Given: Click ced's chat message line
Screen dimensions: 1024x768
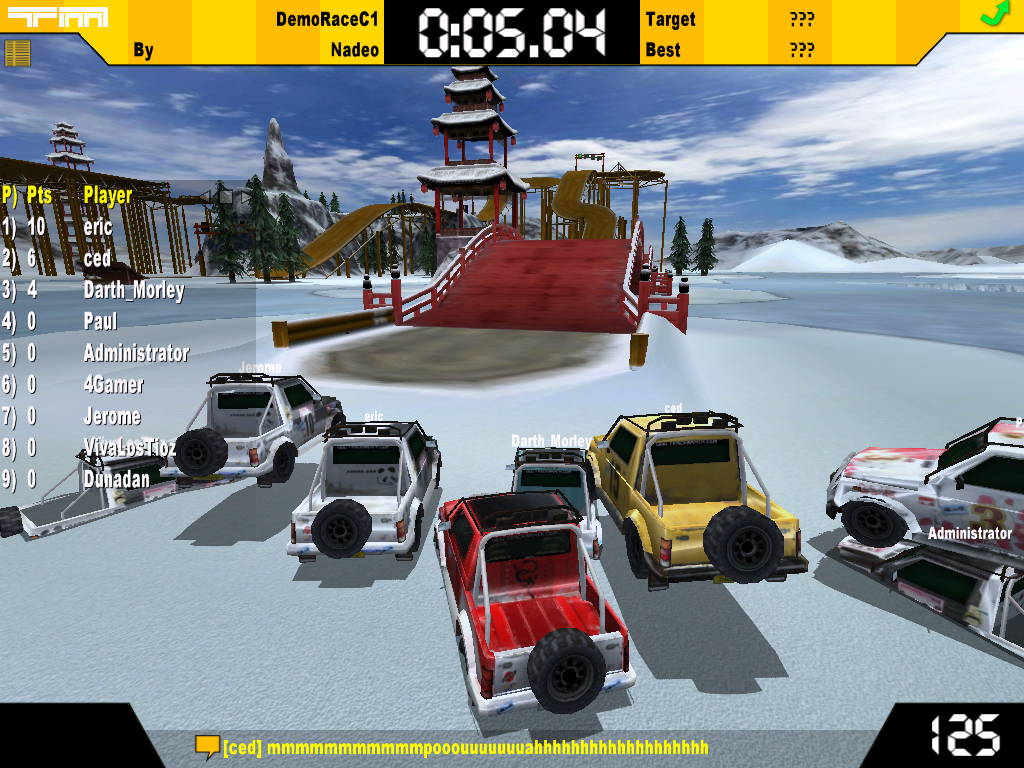Looking at the screenshot, I should (x=465, y=747).
